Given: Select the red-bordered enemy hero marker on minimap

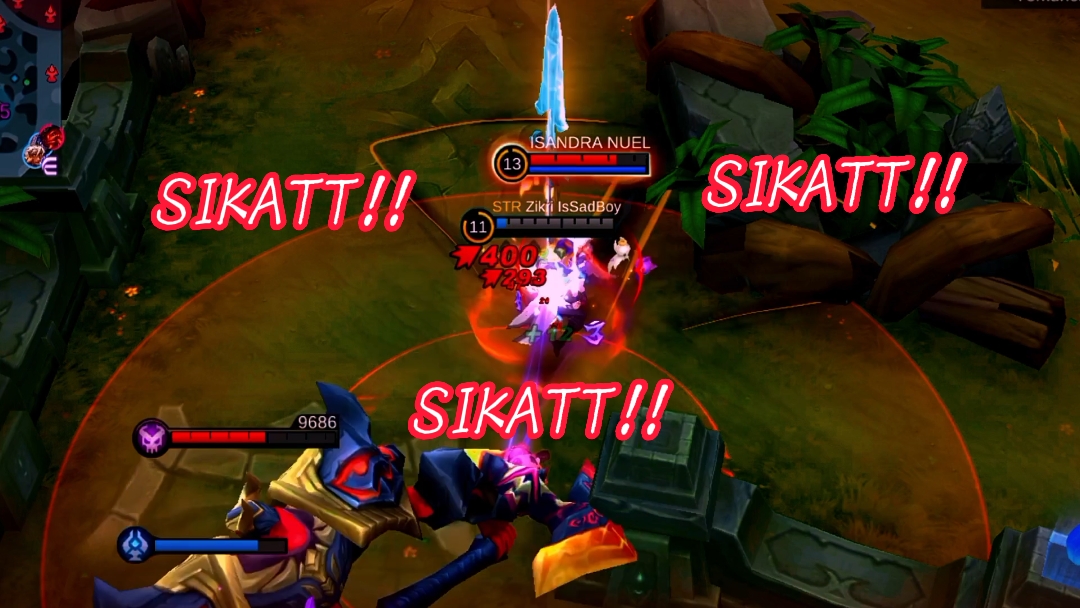Looking at the screenshot, I should (52, 137).
